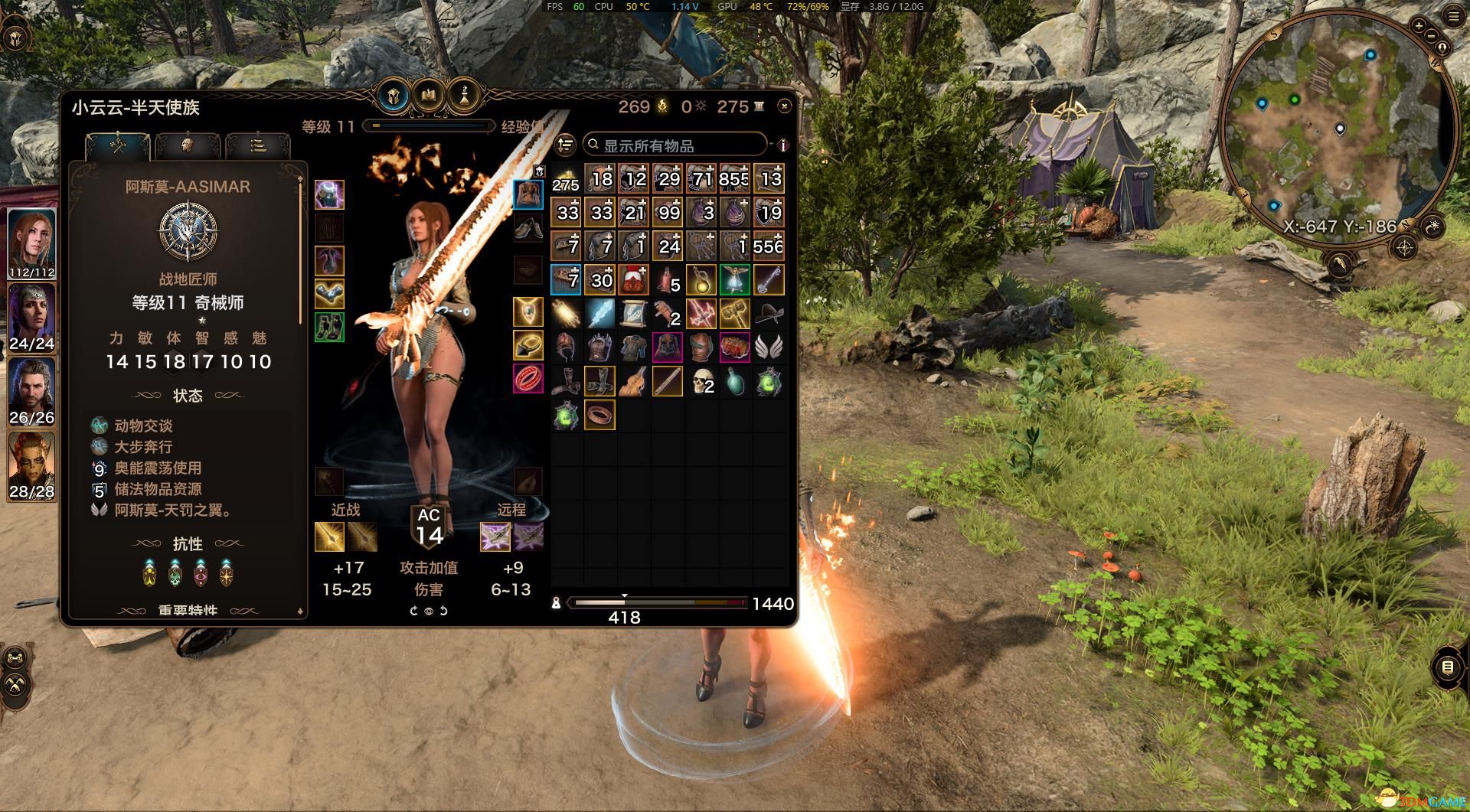Open the second character sheet tab
The image size is (1470, 812).
[x=188, y=145]
